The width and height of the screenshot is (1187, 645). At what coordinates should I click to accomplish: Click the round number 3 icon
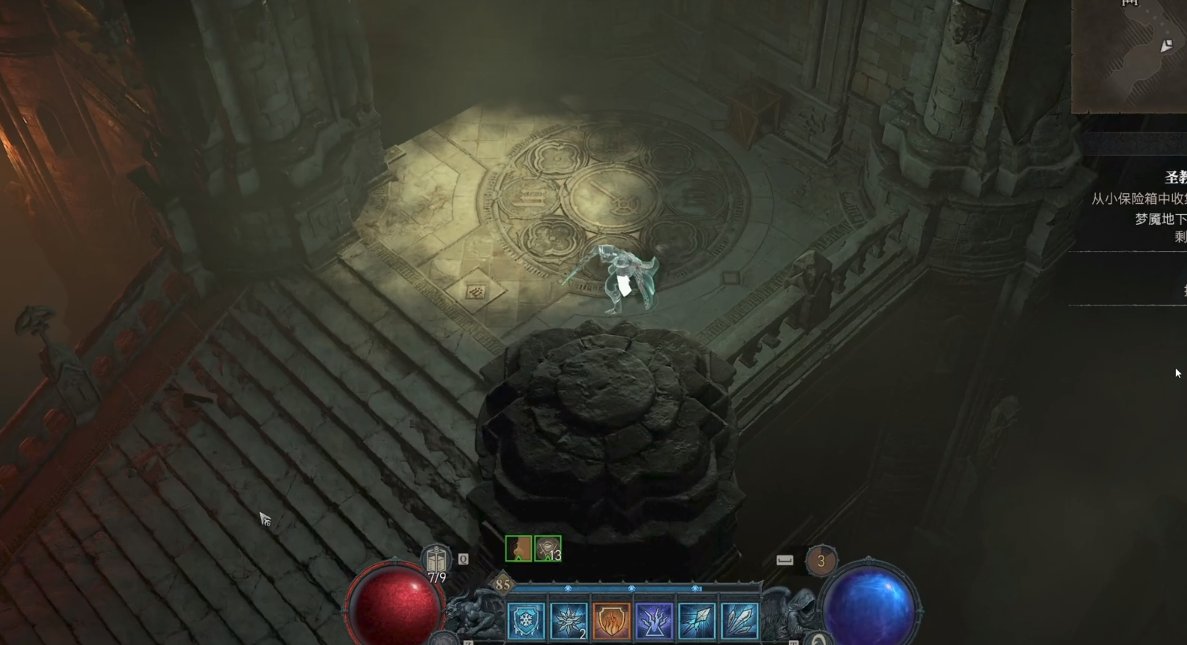(x=821, y=561)
